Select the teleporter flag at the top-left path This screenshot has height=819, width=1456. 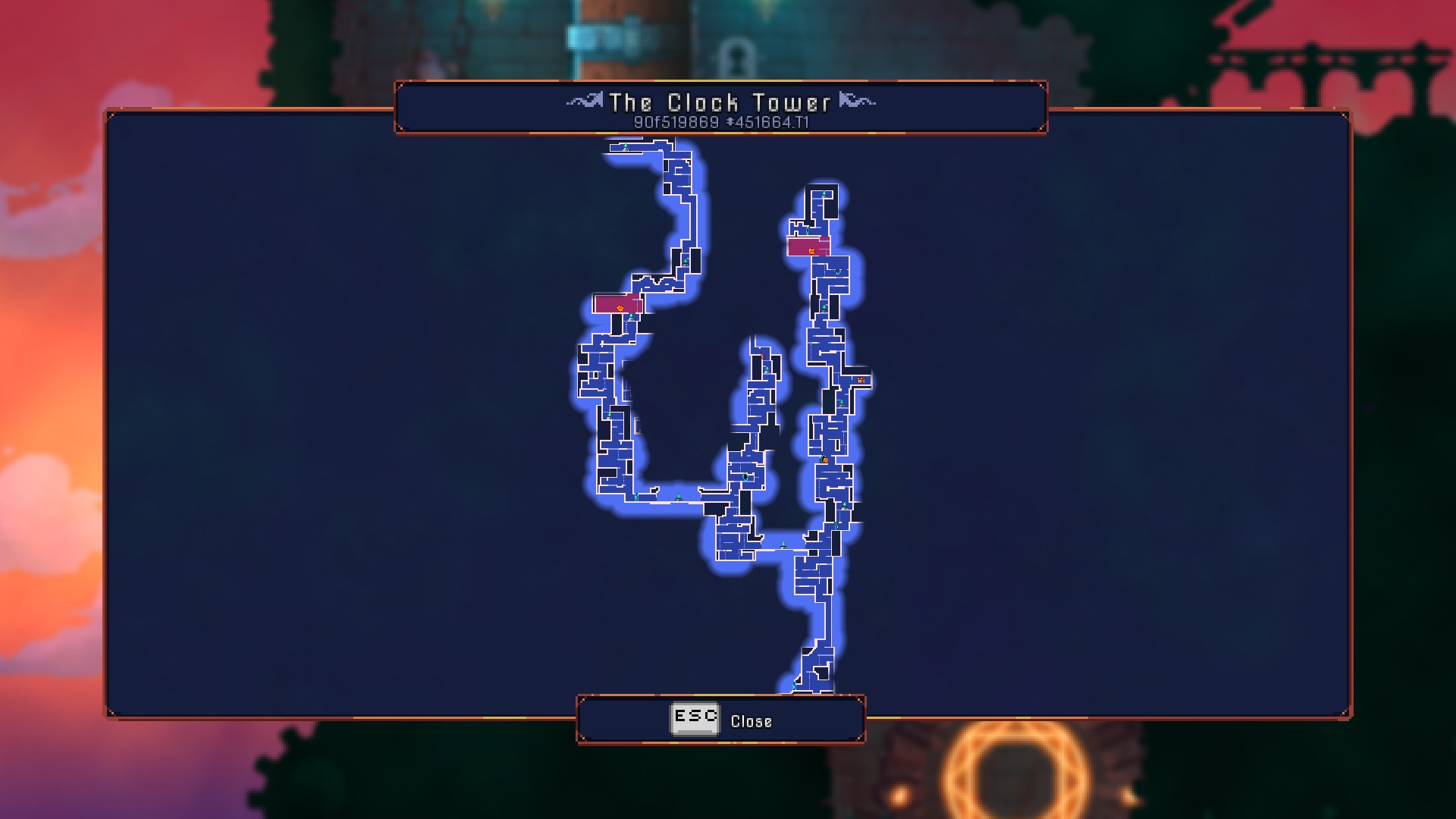pos(626,146)
